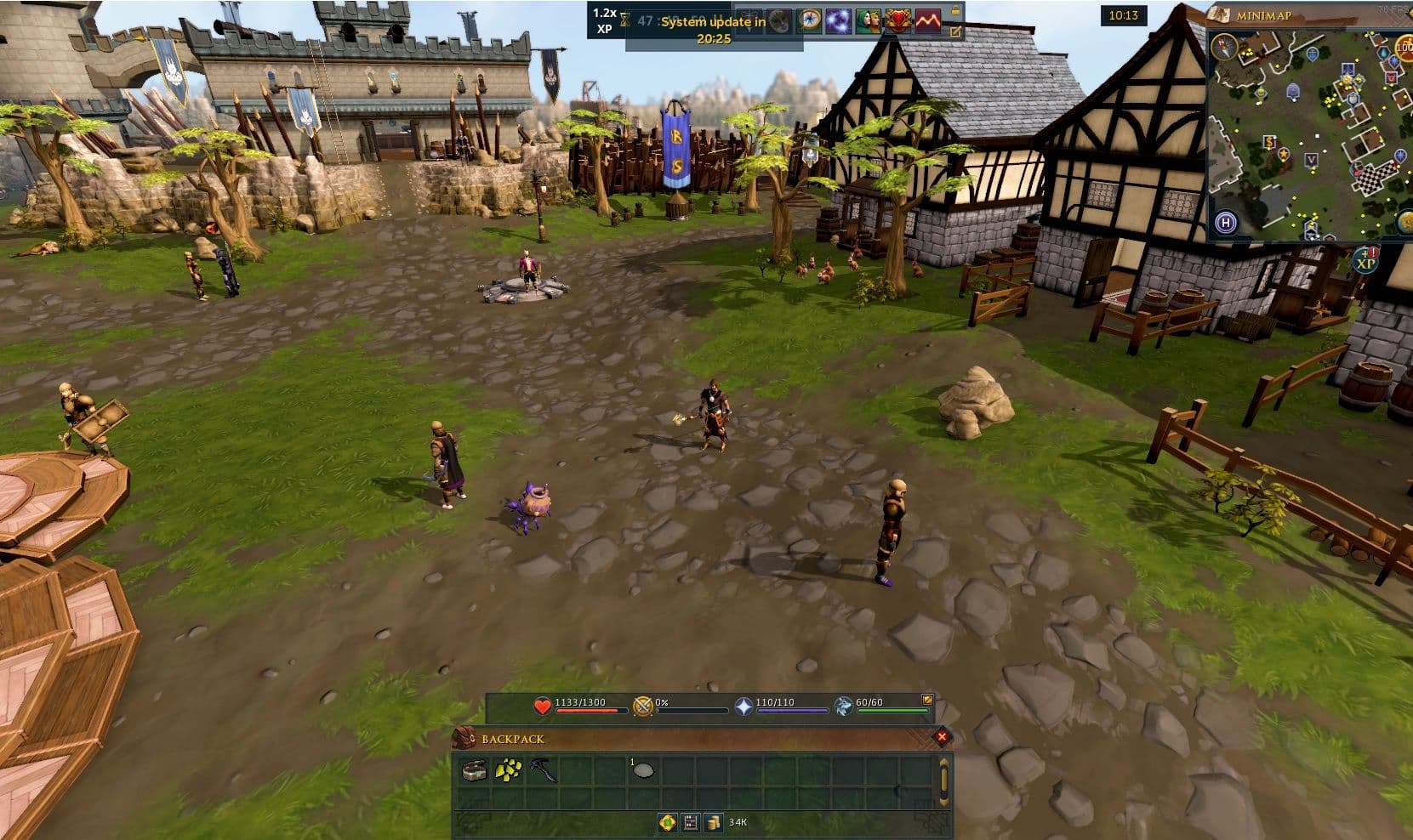Viewport: 1413px width, 840px height.
Task: Click the crossed swords adrenaline icon
Action: tap(643, 707)
